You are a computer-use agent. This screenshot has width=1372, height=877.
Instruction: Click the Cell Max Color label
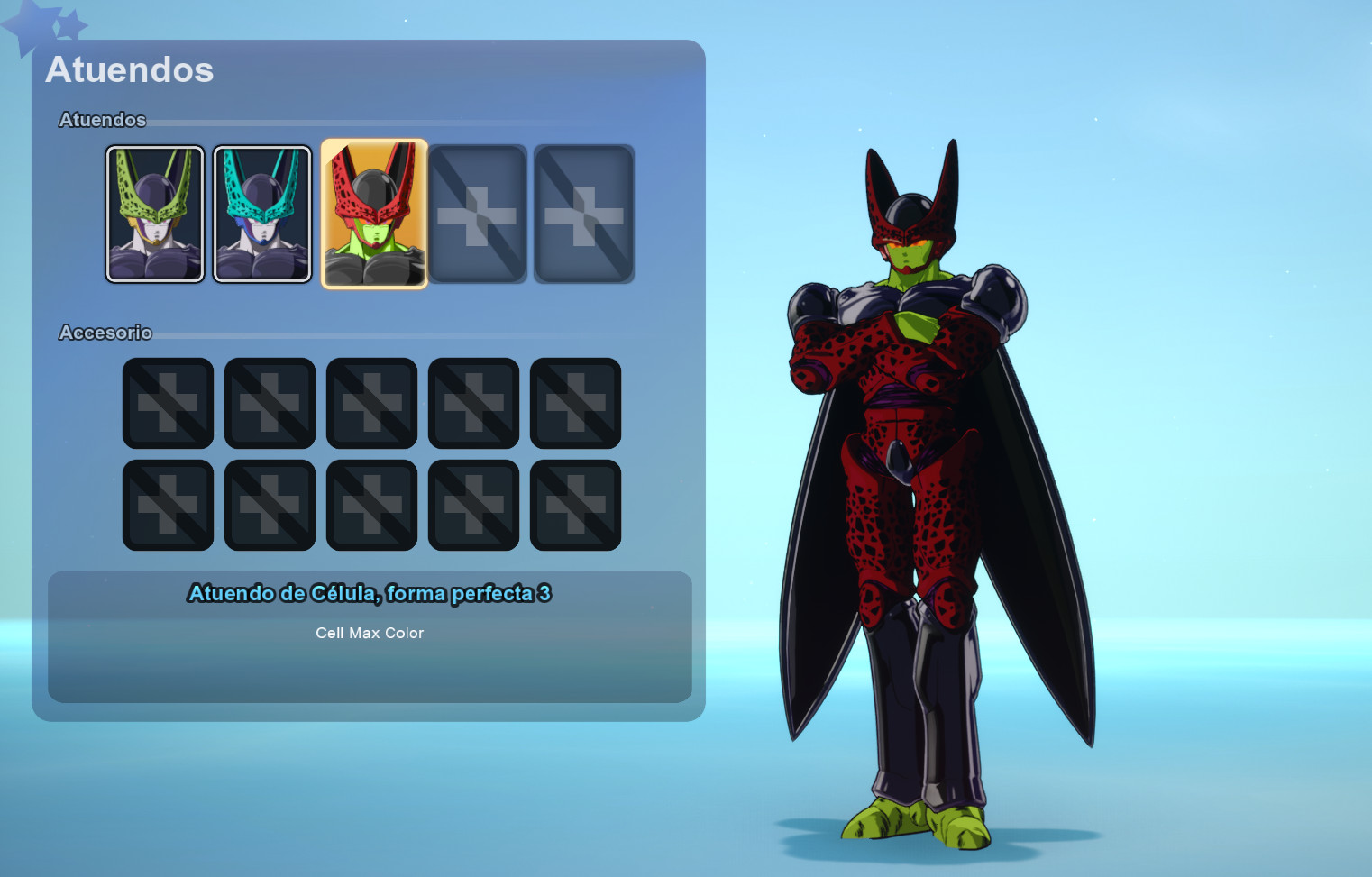point(369,633)
